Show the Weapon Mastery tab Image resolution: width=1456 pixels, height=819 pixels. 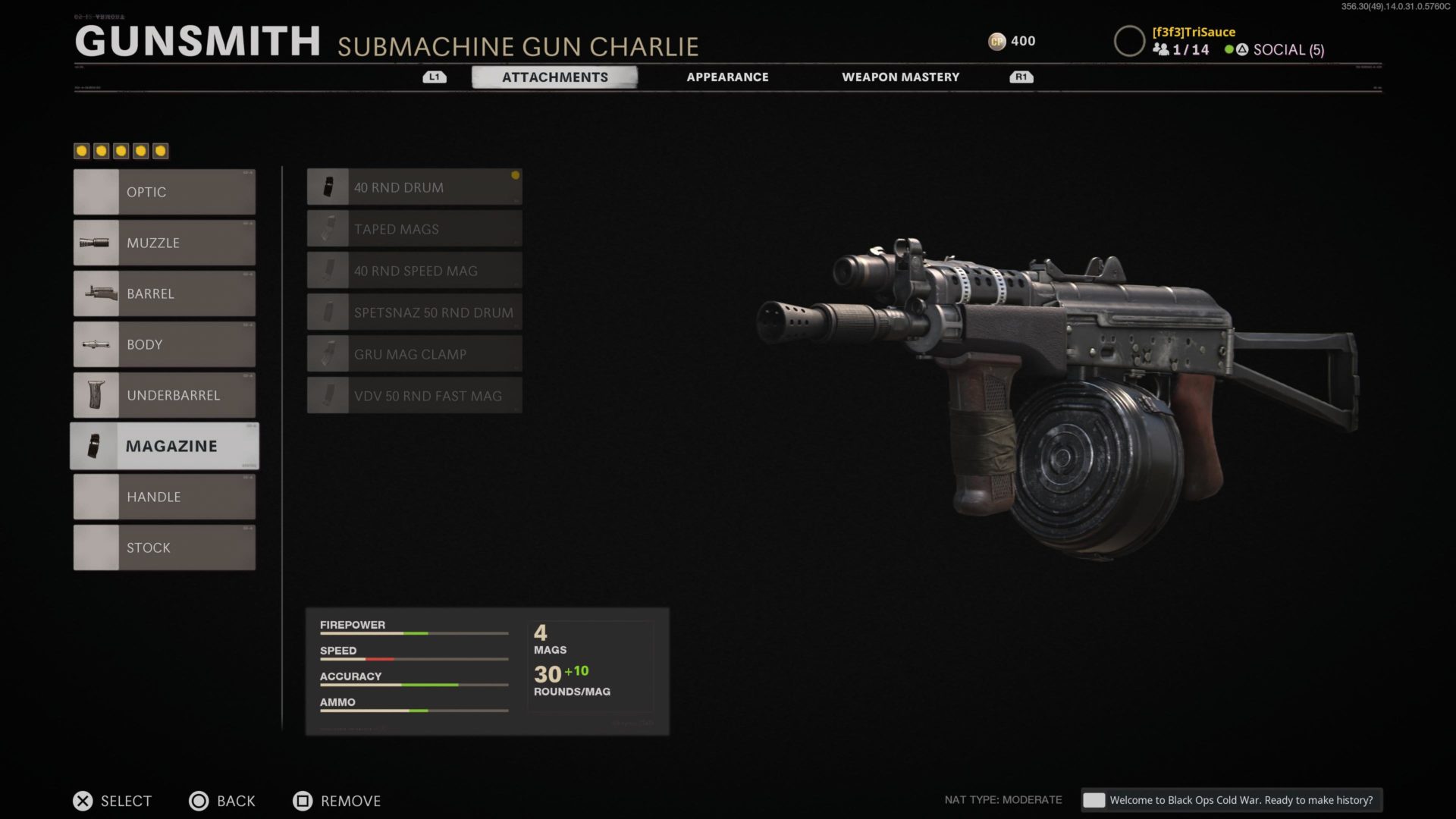click(x=900, y=77)
